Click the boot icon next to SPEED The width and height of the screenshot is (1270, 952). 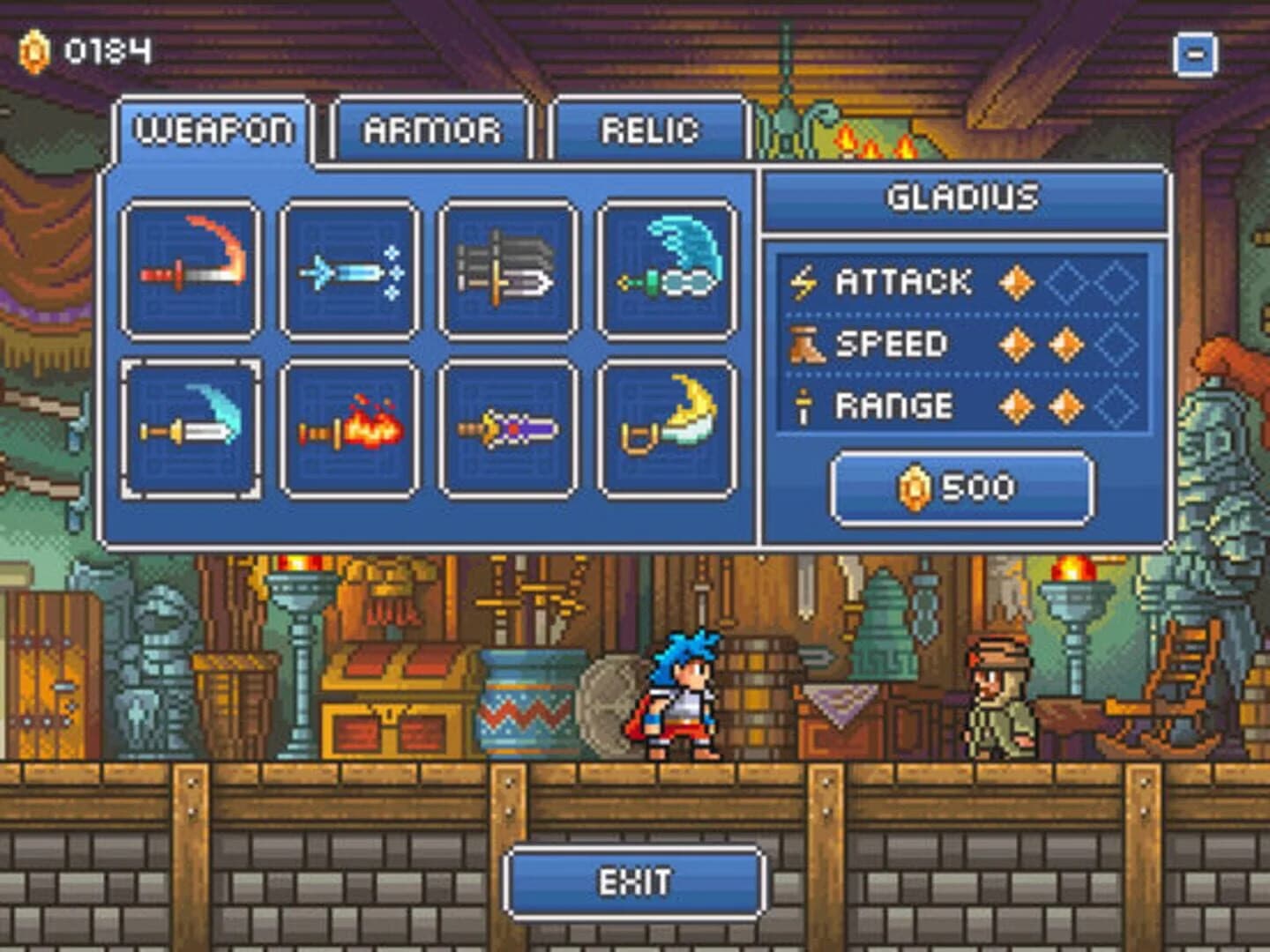(x=805, y=344)
